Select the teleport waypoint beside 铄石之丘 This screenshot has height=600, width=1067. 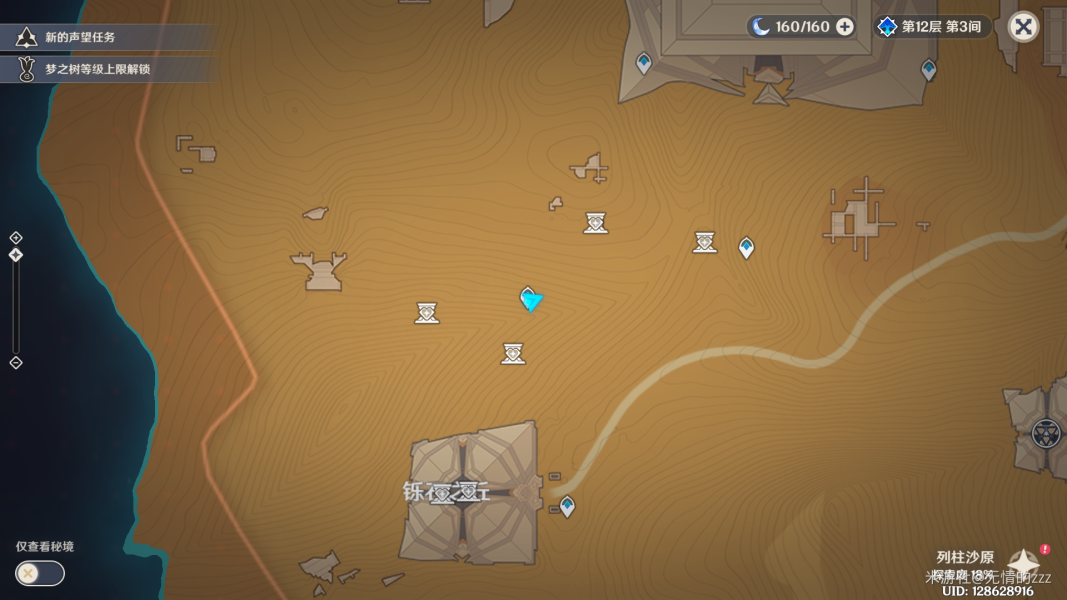(x=567, y=507)
